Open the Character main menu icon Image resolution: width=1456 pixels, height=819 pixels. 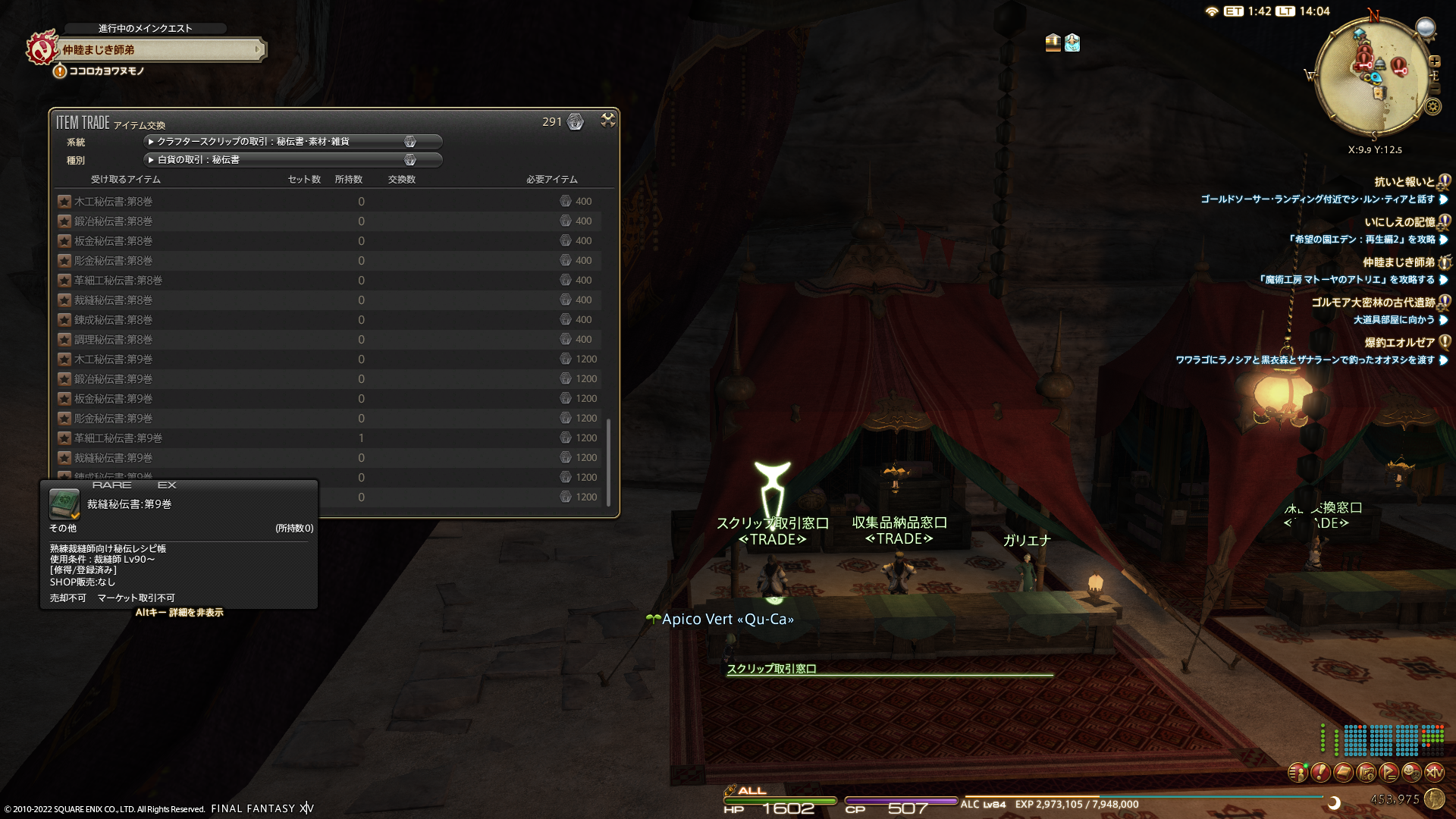point(1298,773)
